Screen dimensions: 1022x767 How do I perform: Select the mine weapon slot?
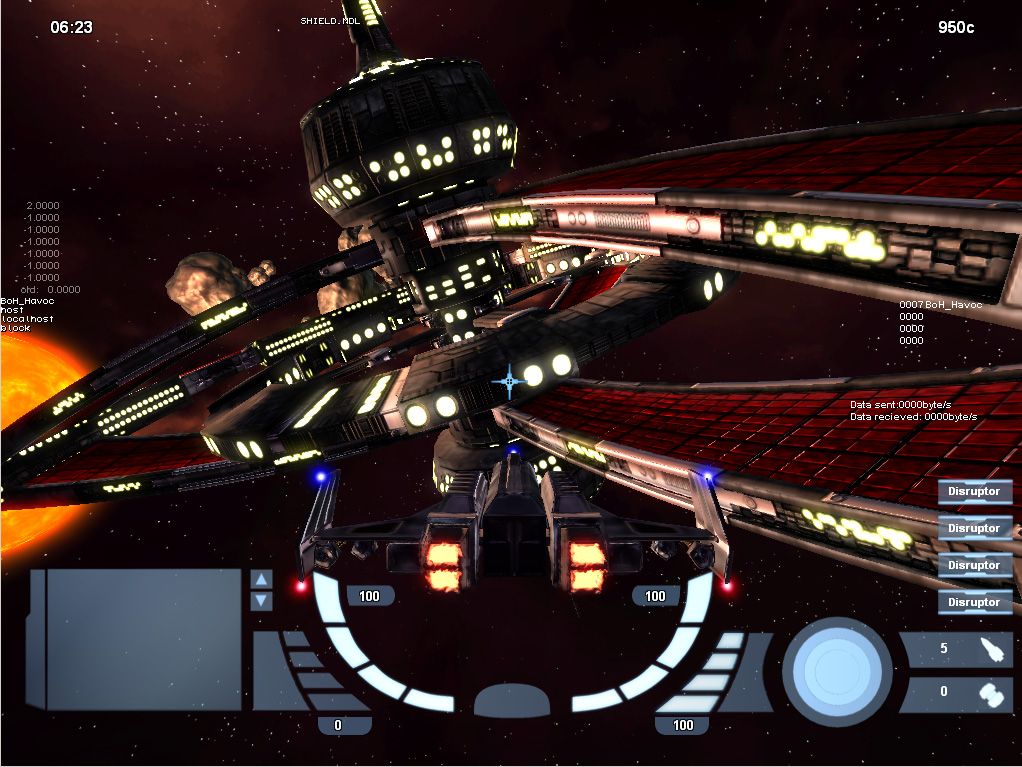(958, 692)
